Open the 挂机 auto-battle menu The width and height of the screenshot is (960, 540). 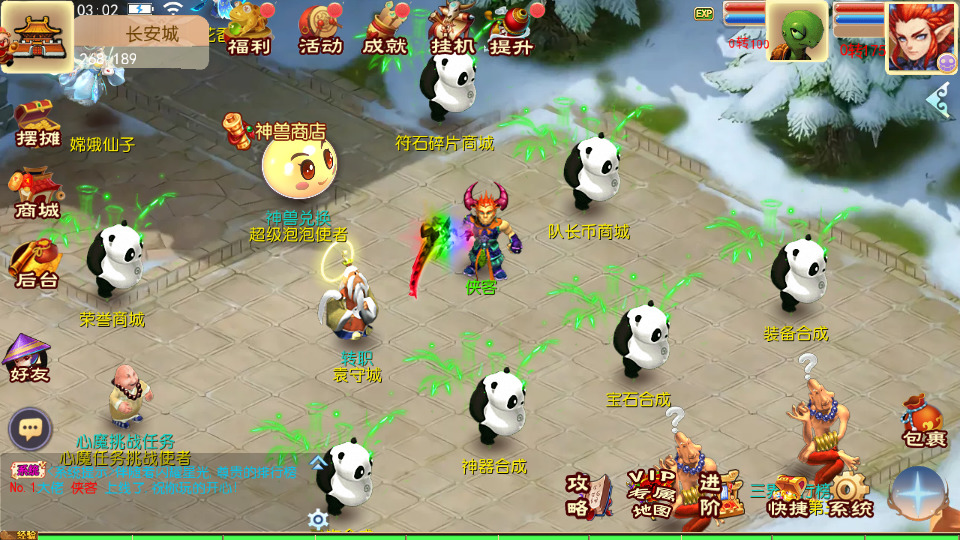coord(452,30)
